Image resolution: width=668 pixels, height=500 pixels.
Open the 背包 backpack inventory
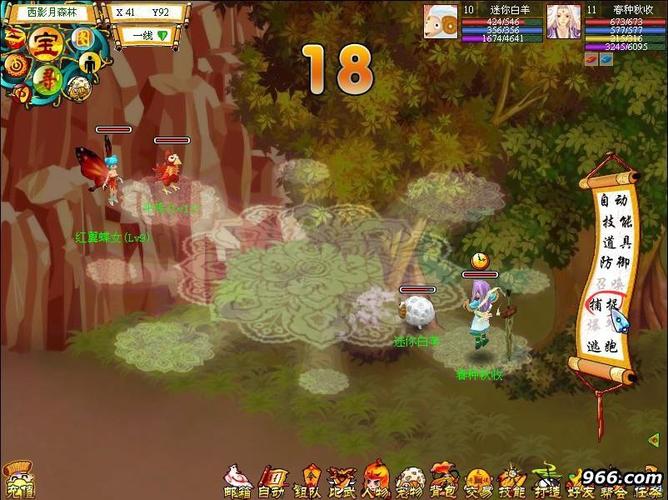click(443, 481)
